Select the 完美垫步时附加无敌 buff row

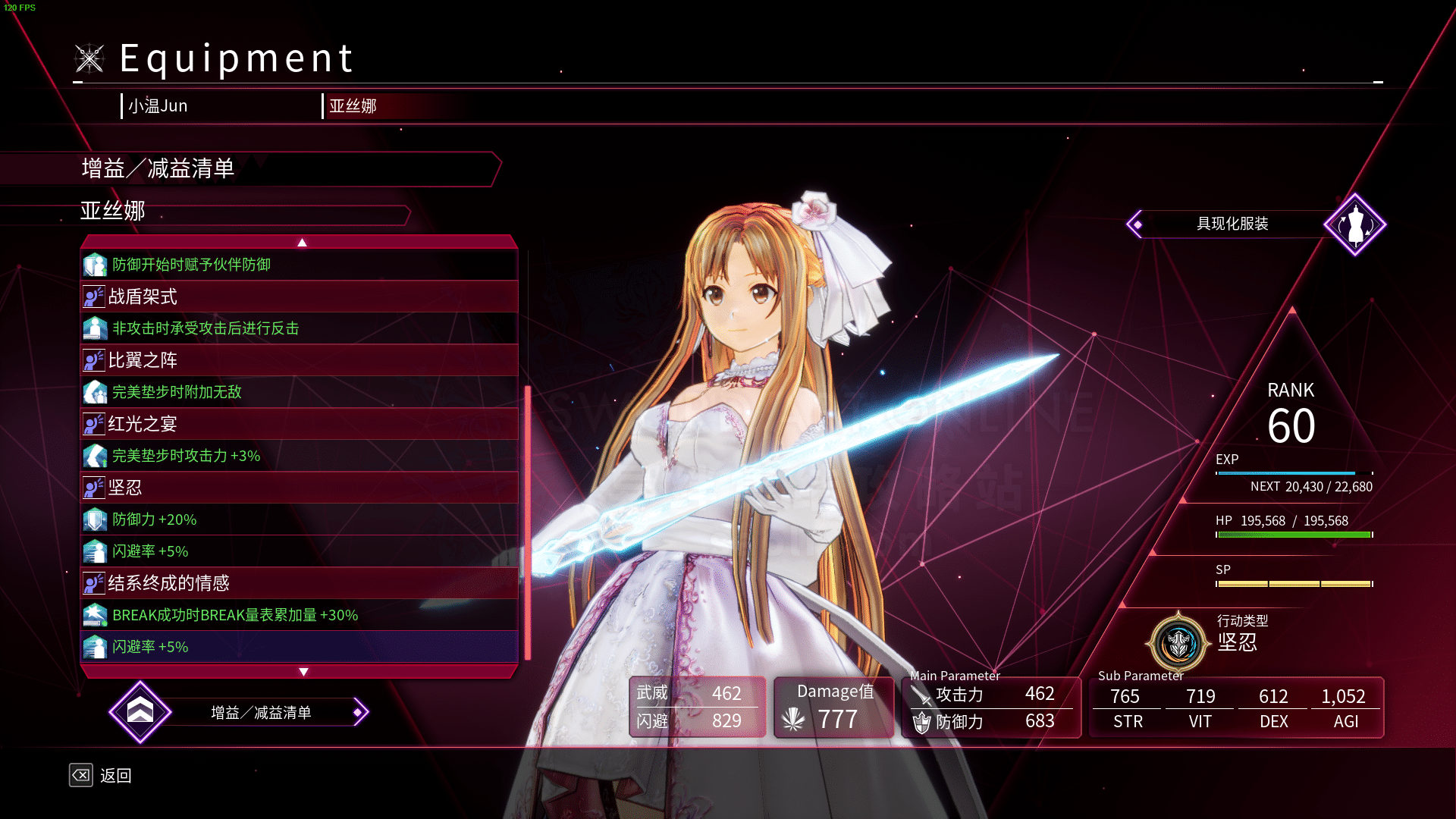point(299,392)
